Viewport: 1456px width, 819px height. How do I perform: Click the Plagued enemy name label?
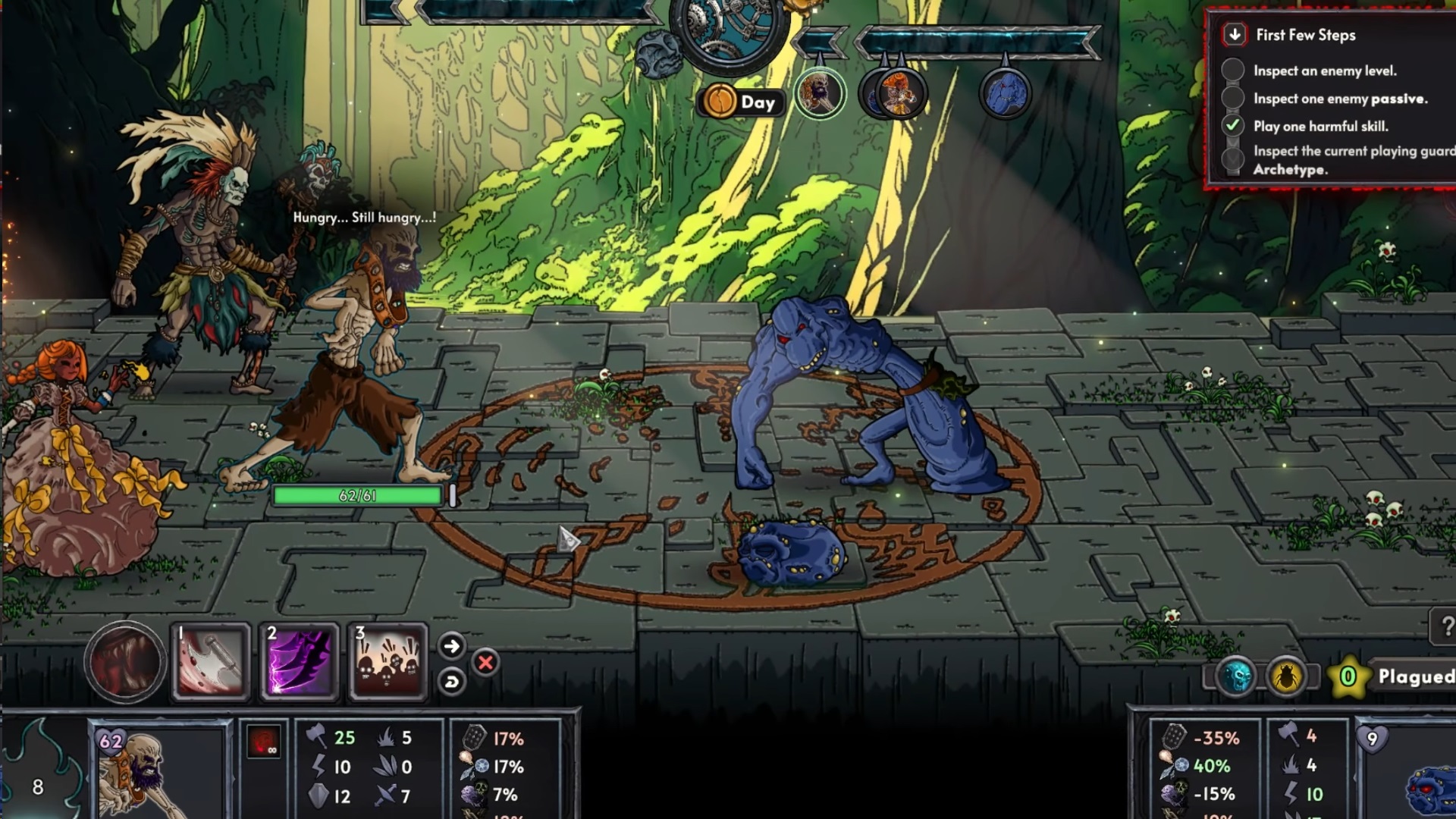pos(1415,676)
